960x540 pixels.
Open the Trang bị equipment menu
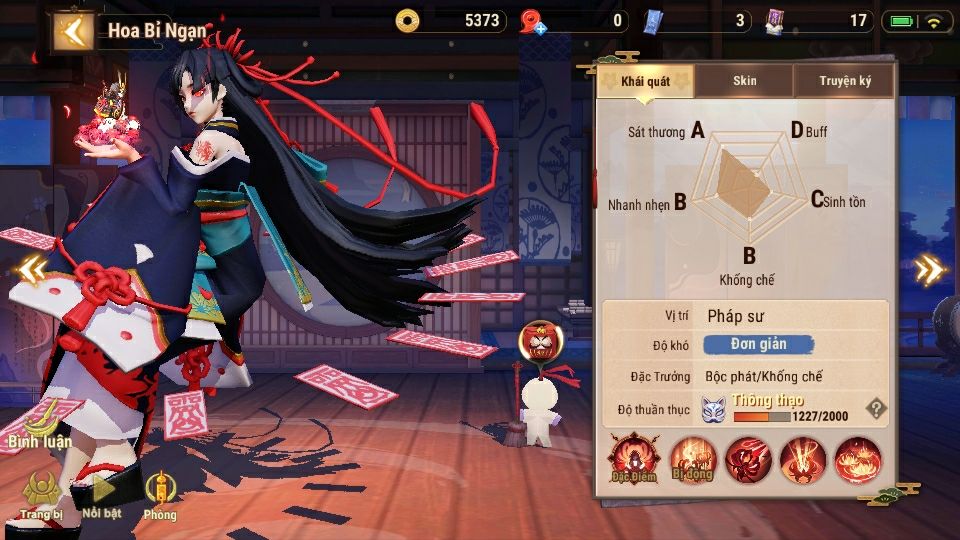(41, 494)
